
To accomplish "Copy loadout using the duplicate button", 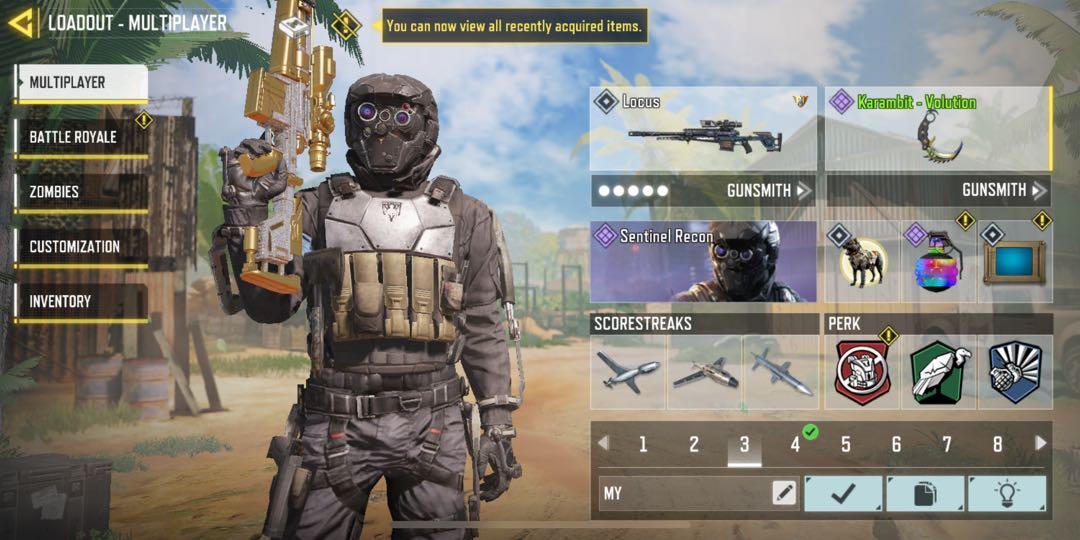I will pos(925,493).
